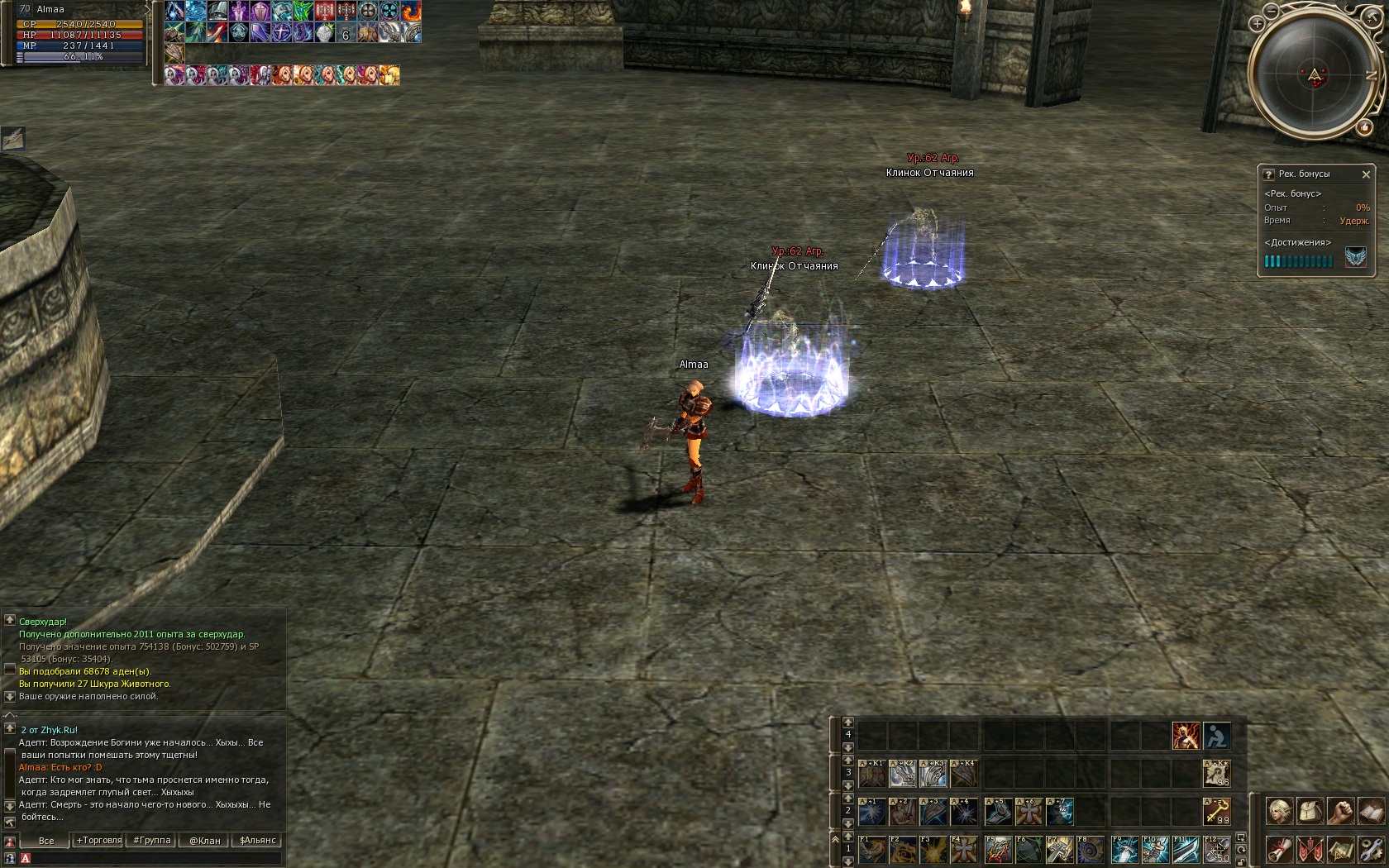Zoom in the radar with the plus button
Viewport: 1389px width, 868px height.
[1258, 23]
